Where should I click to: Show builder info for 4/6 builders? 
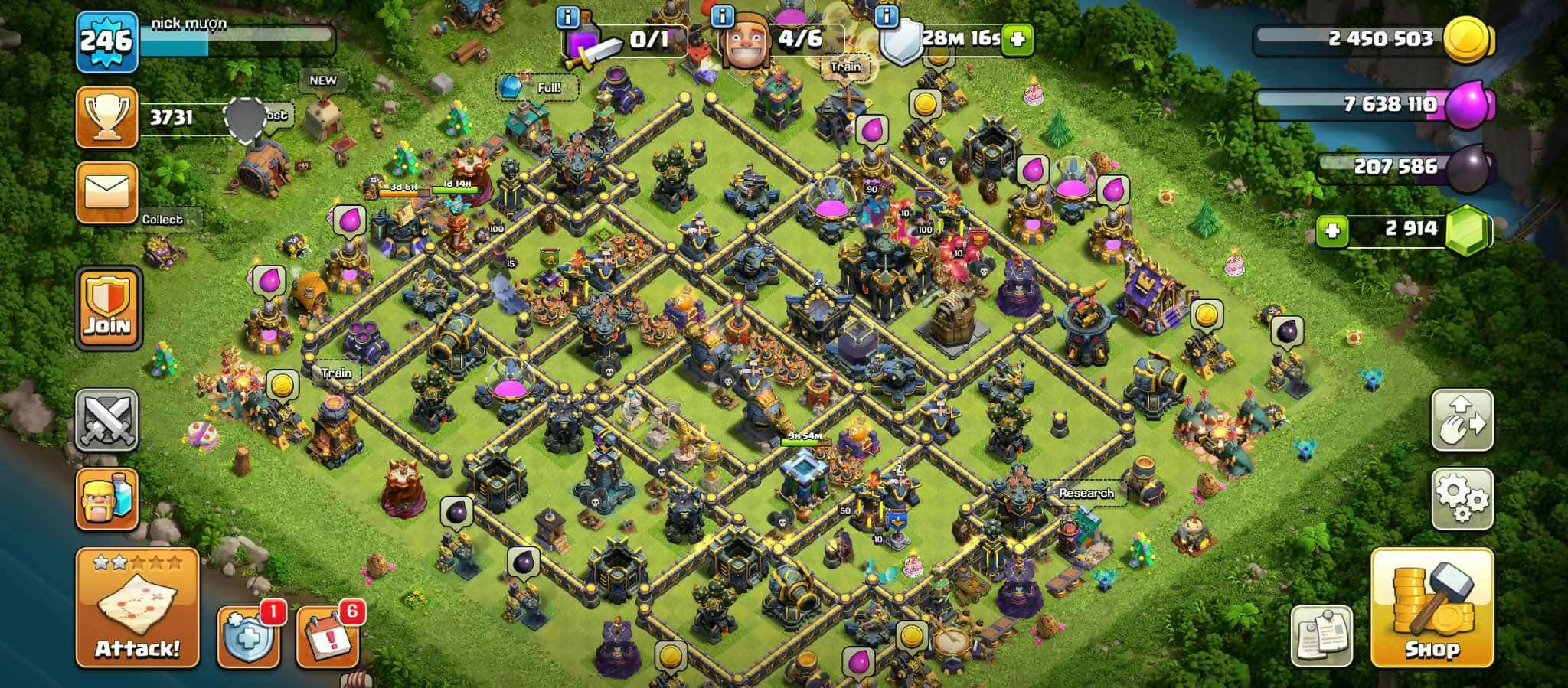coord(722,16)
